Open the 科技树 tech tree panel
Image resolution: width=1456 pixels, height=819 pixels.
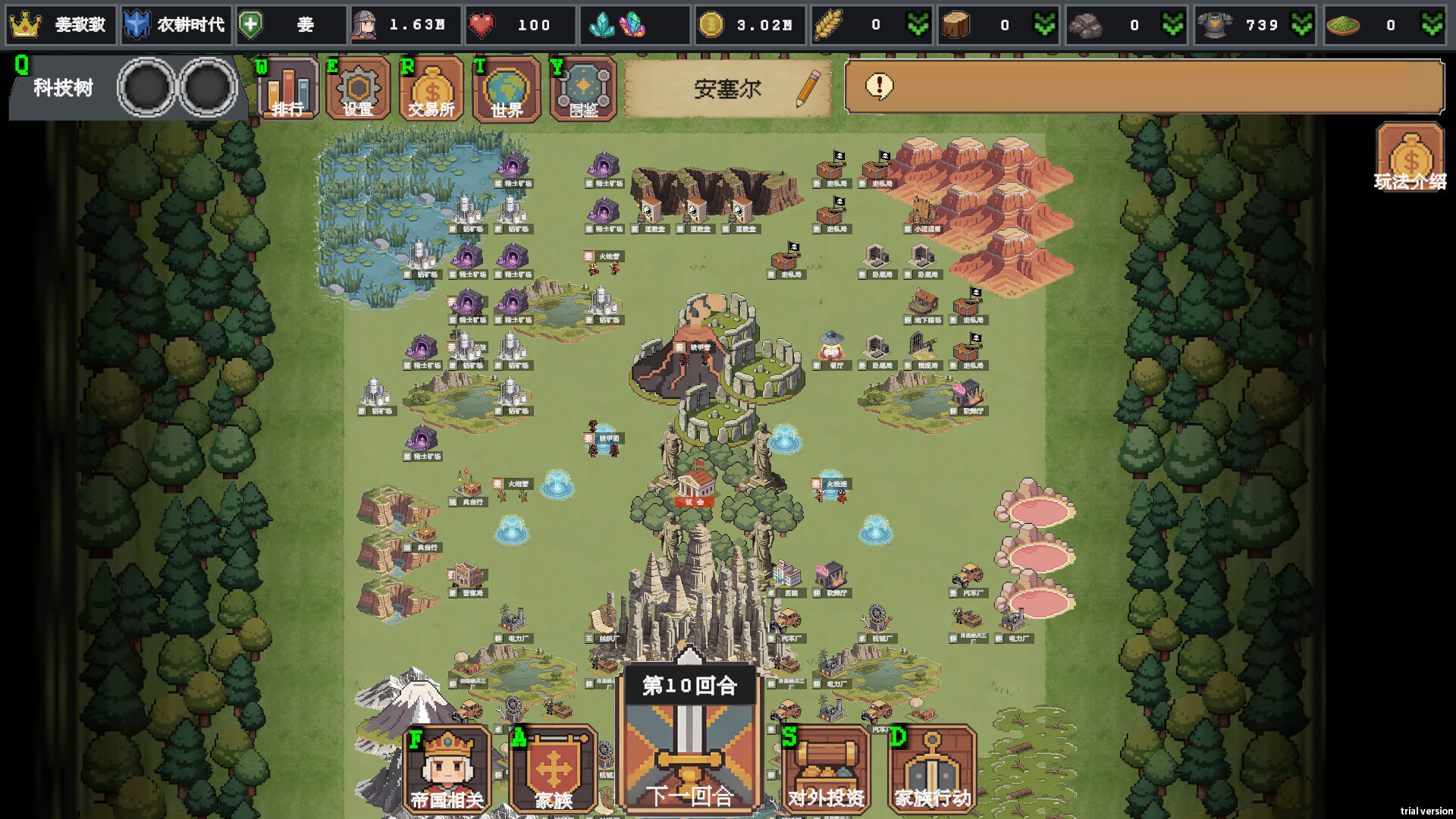click(x=63, y=88)
